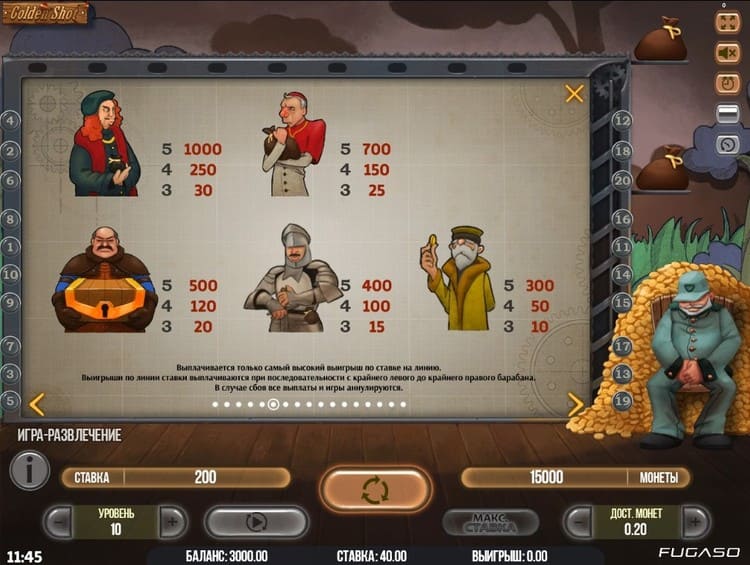This screenshot has height=565, width=750.
Task: Open the grey clock history icon
Action: click(x=727, y=144)
